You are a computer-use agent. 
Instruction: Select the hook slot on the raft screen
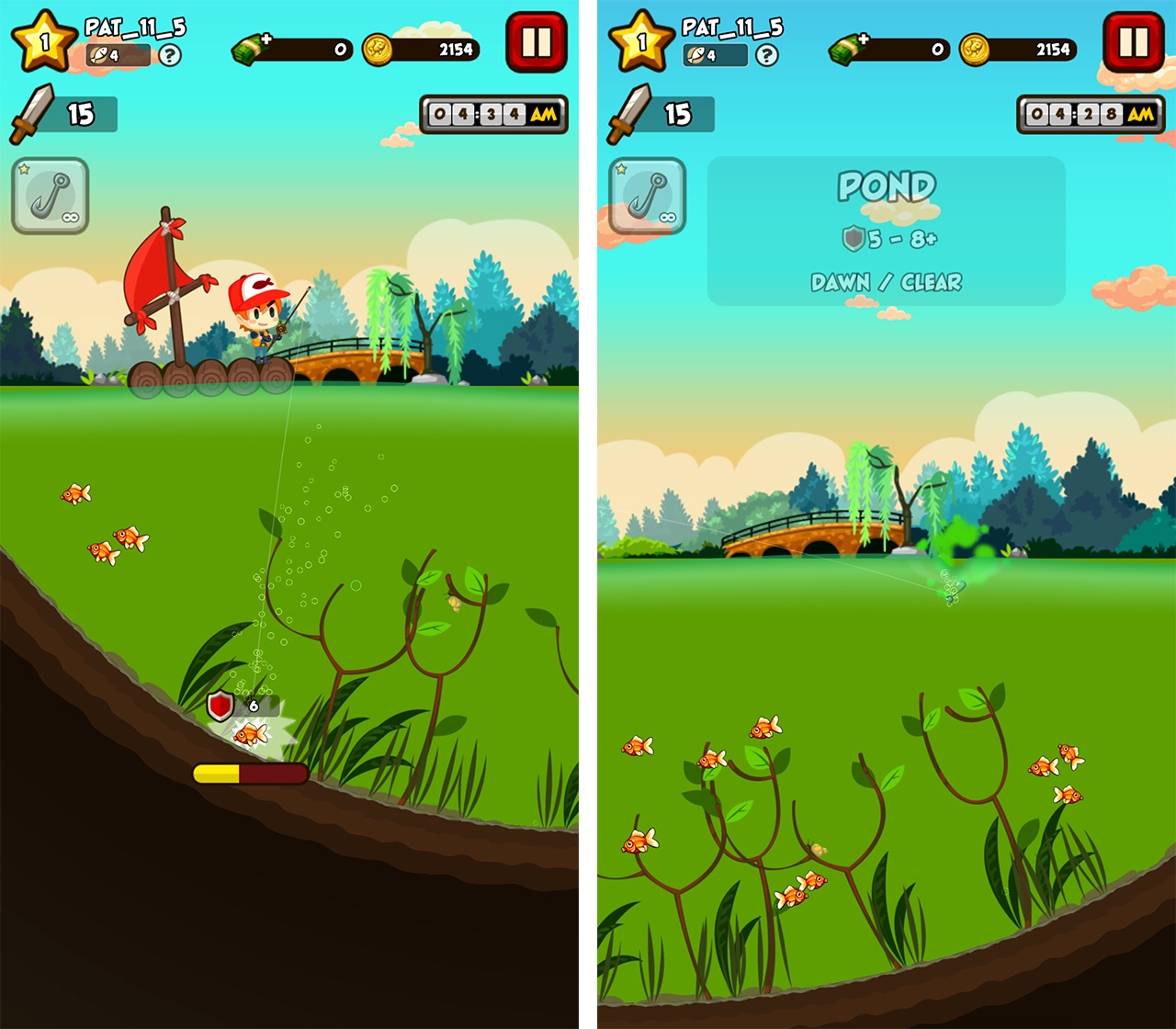(51, 196)
